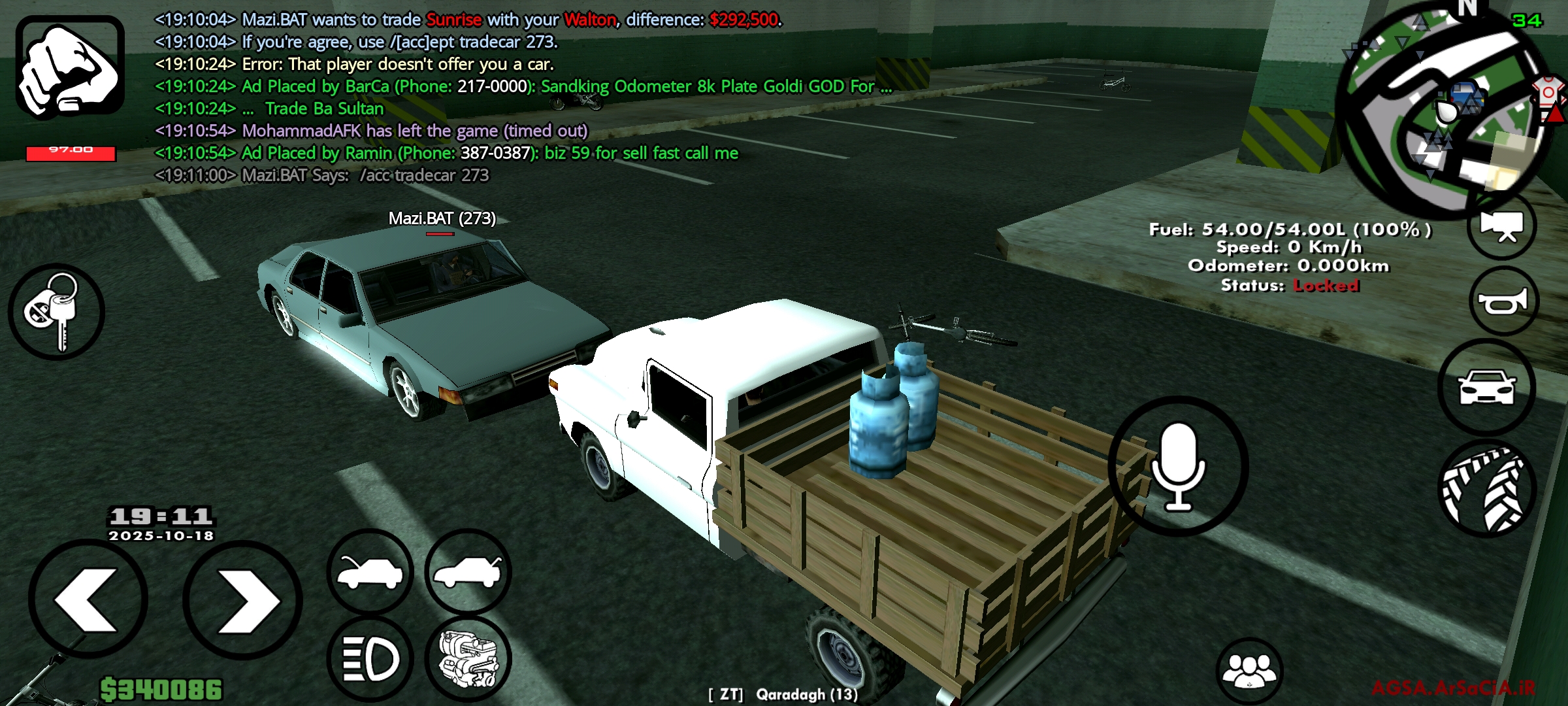Viewport: 1568px width, 706px height.
Task: Tap the fist weapon icon
Action: coord(70,68)
